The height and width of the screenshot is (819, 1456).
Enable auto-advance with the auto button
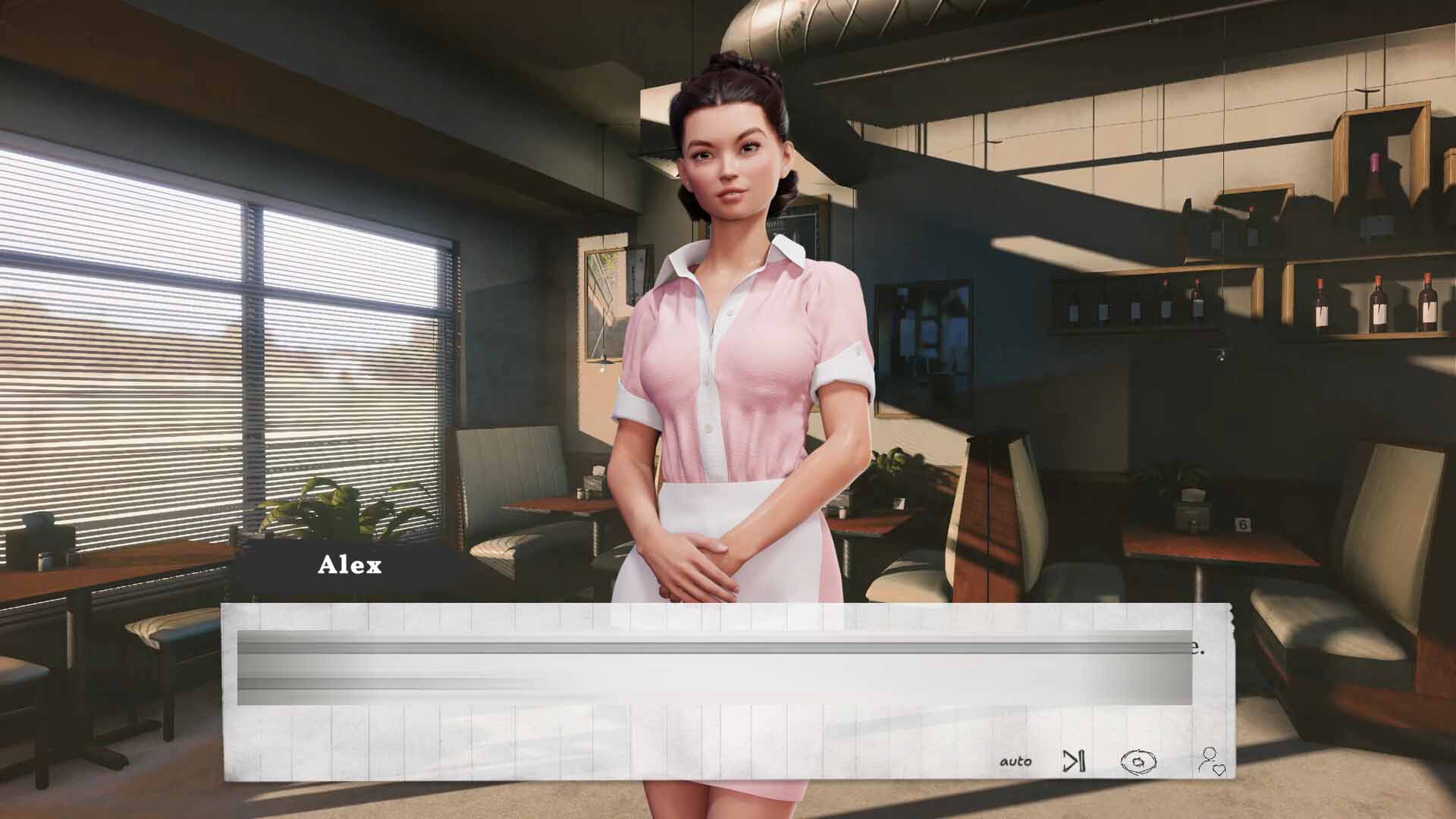click(1016, 760)
